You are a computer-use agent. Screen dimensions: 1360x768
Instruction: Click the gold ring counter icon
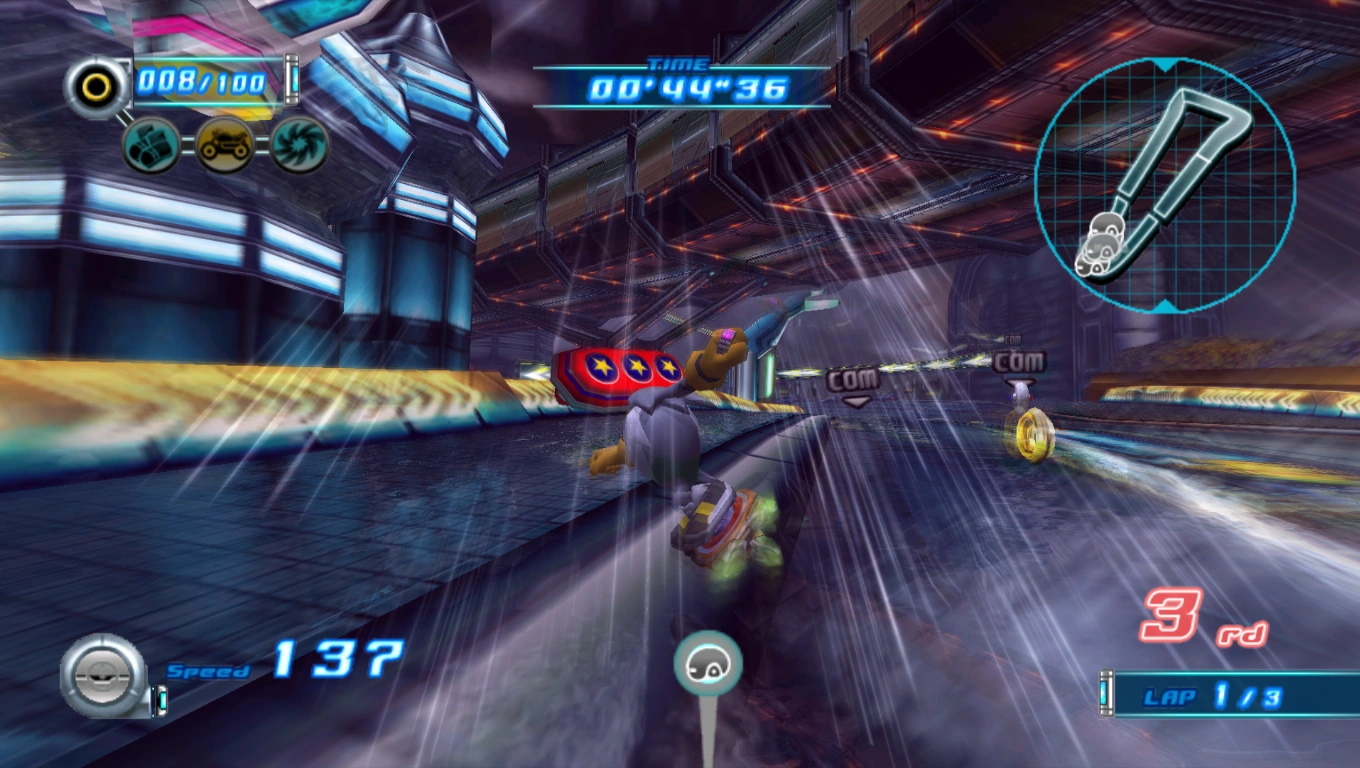[x=96, y=86]
